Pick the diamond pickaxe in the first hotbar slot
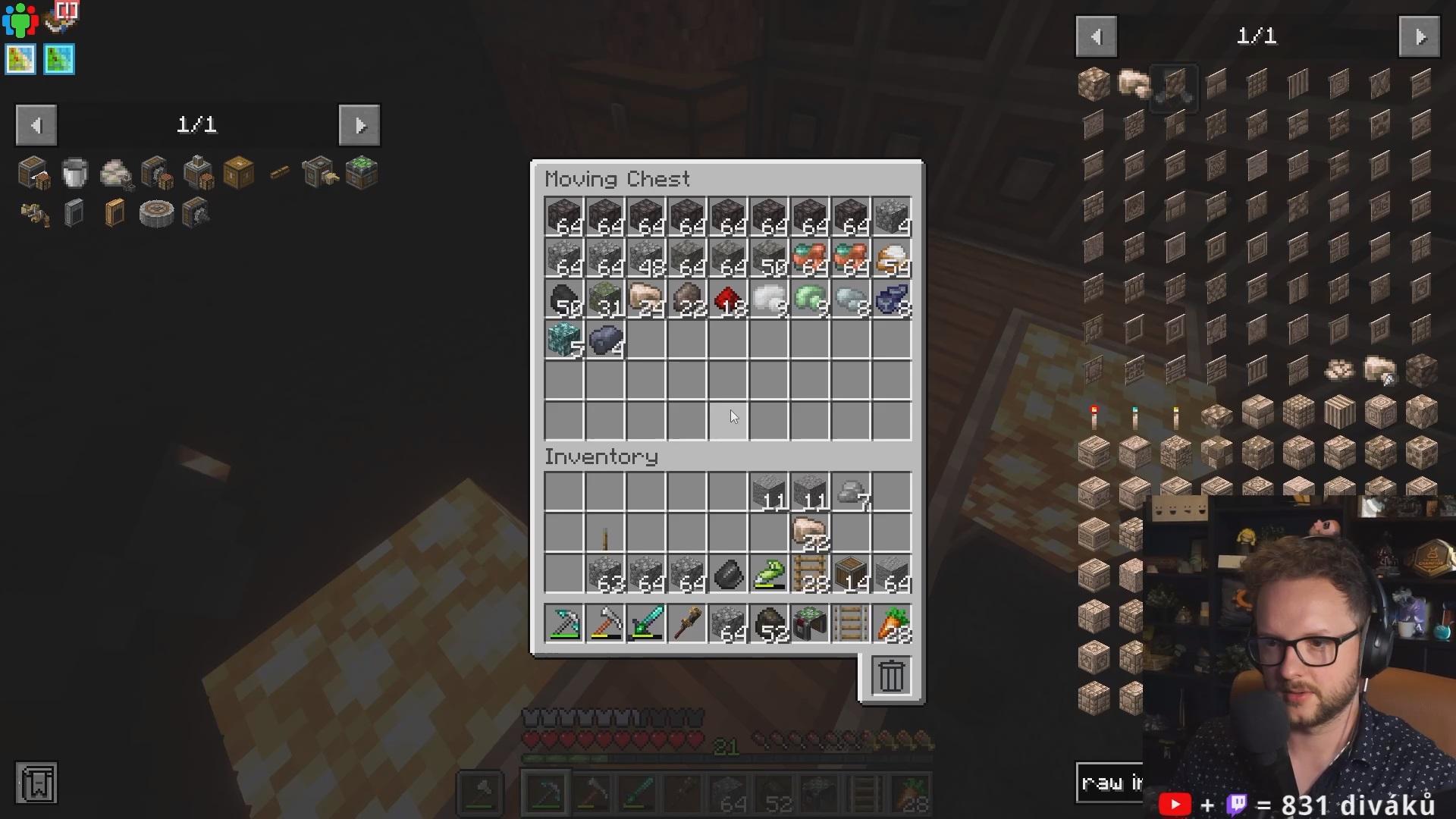The image size is (1456, 819). point(564,623)
